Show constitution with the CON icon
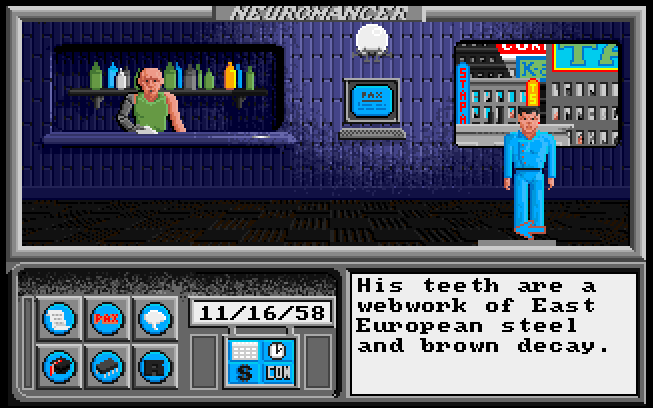The image size is (653, 408). coord(276,373)
